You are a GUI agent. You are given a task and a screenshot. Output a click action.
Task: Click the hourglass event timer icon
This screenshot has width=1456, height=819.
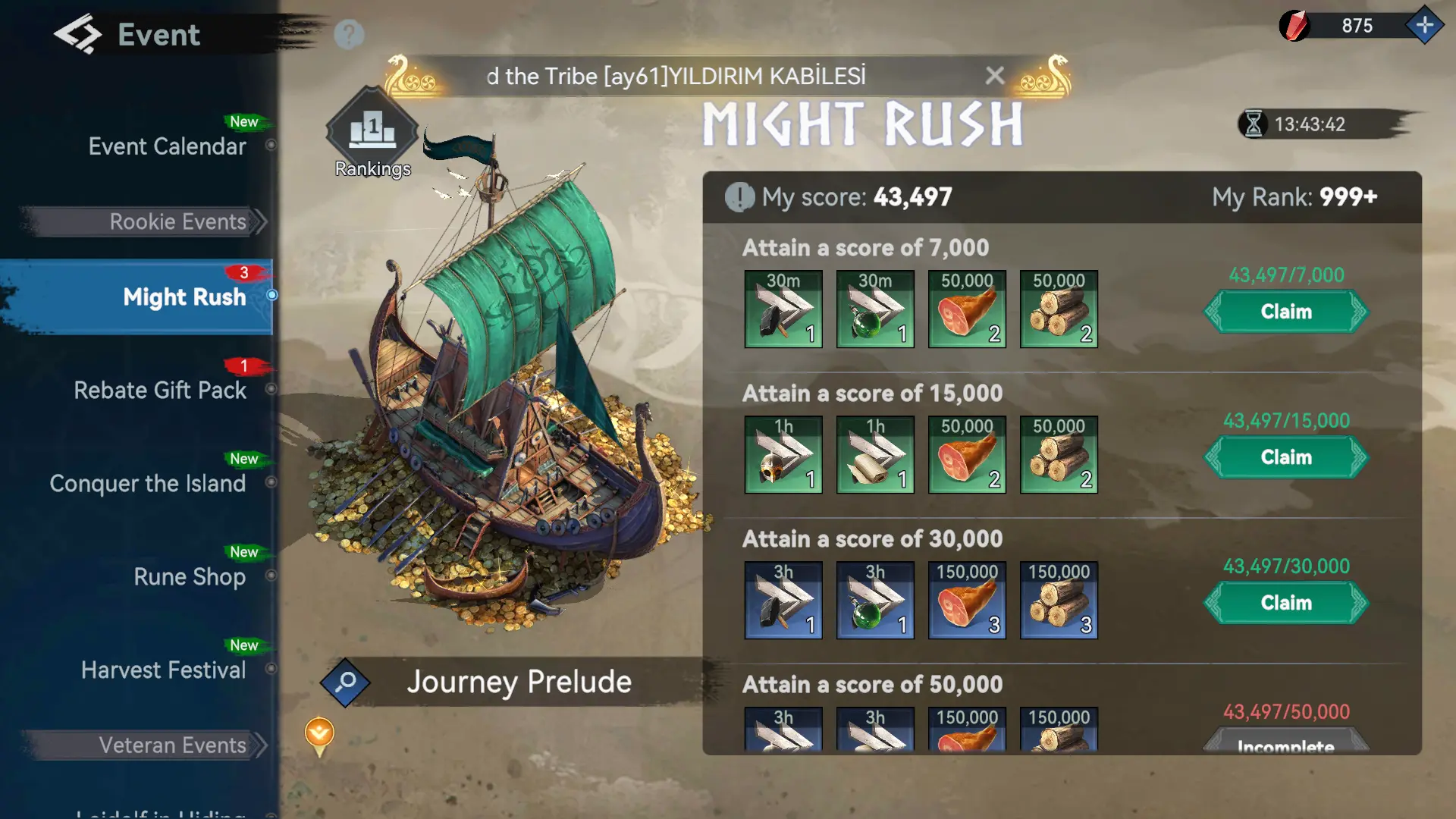tap(1255, 125)
